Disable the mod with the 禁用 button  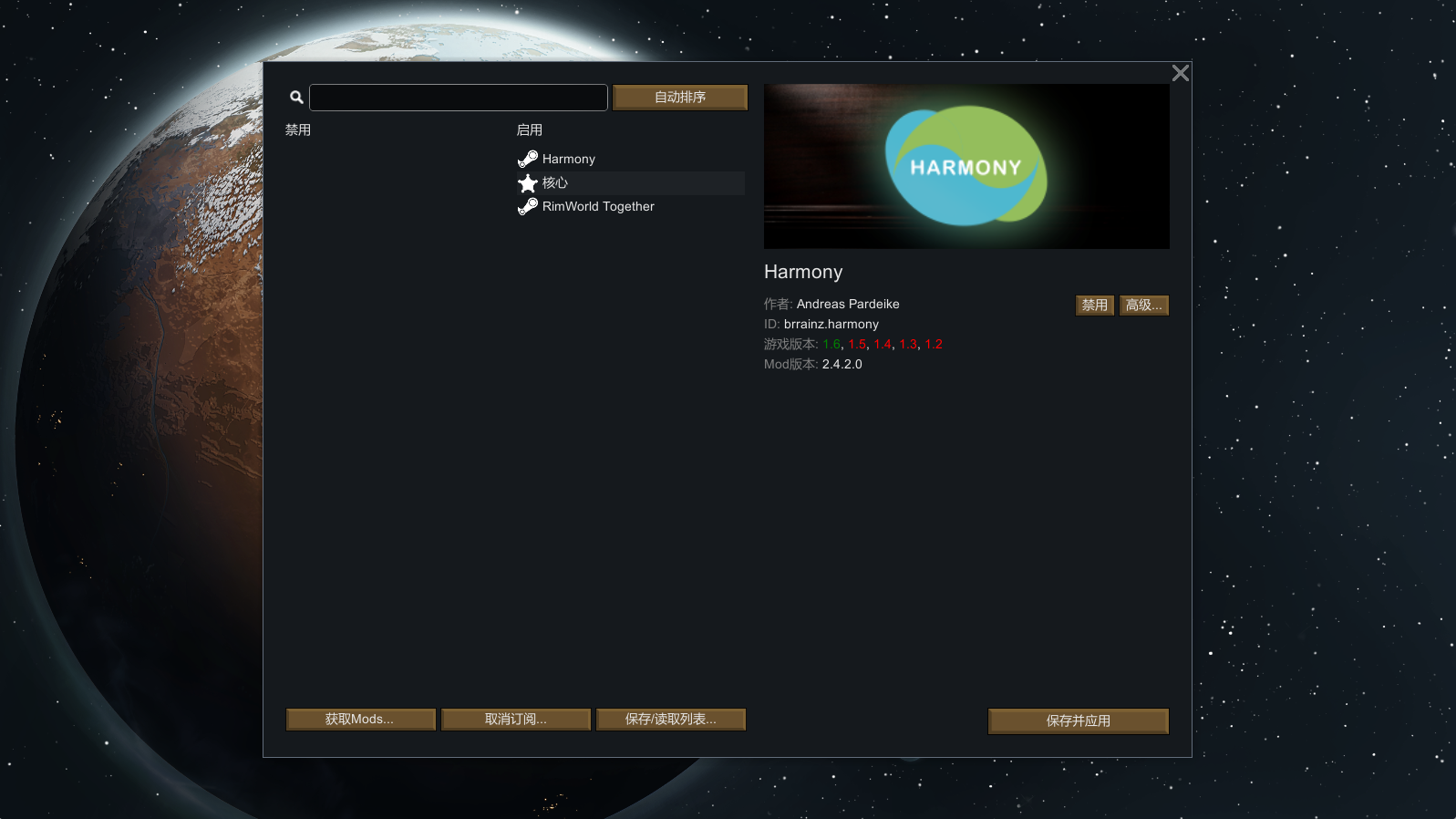pyautogui.click(x=1094, y=306)
